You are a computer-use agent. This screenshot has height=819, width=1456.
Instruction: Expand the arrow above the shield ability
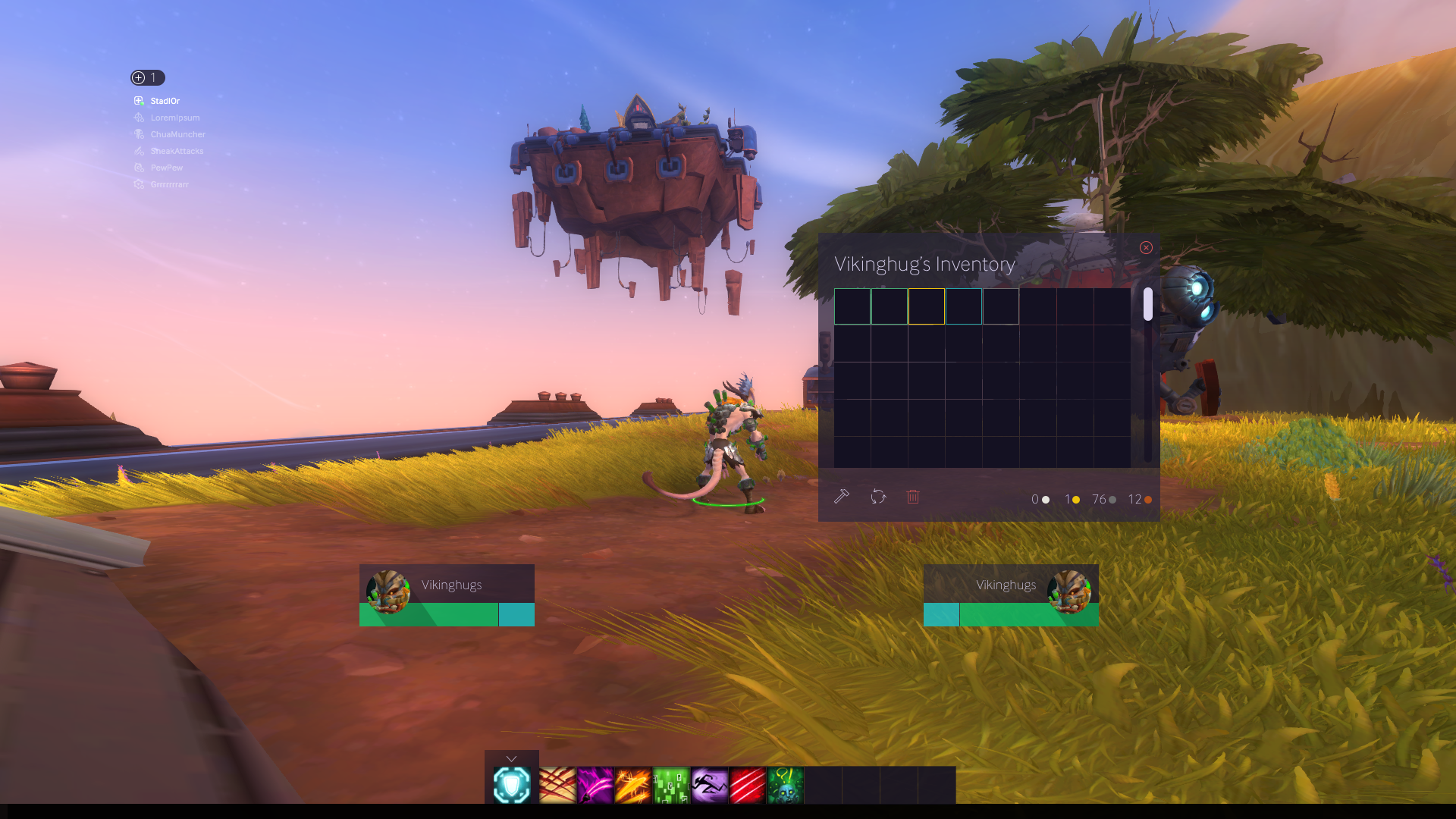pos(512,758)
